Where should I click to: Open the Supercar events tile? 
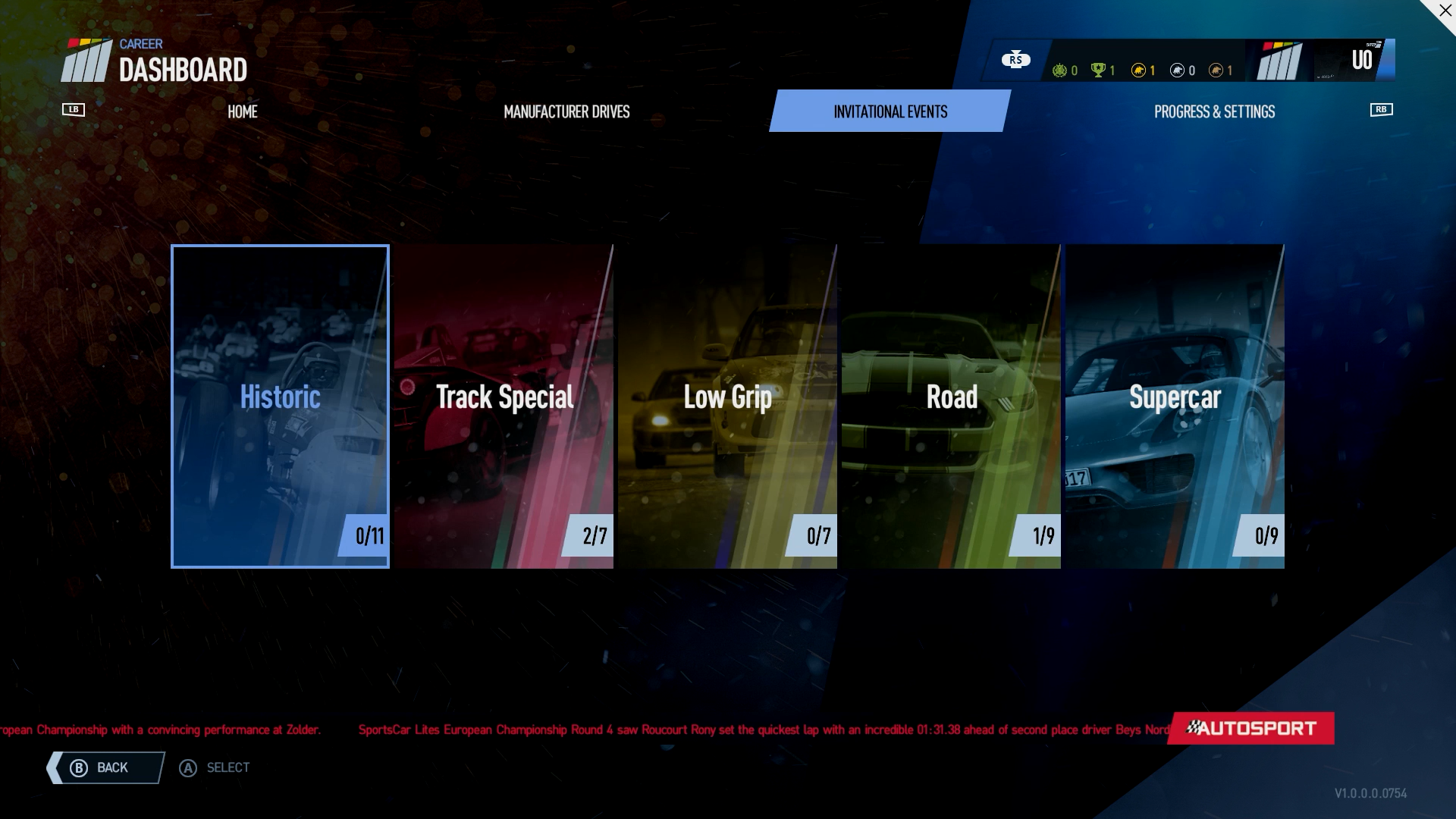pos(1175,406)
